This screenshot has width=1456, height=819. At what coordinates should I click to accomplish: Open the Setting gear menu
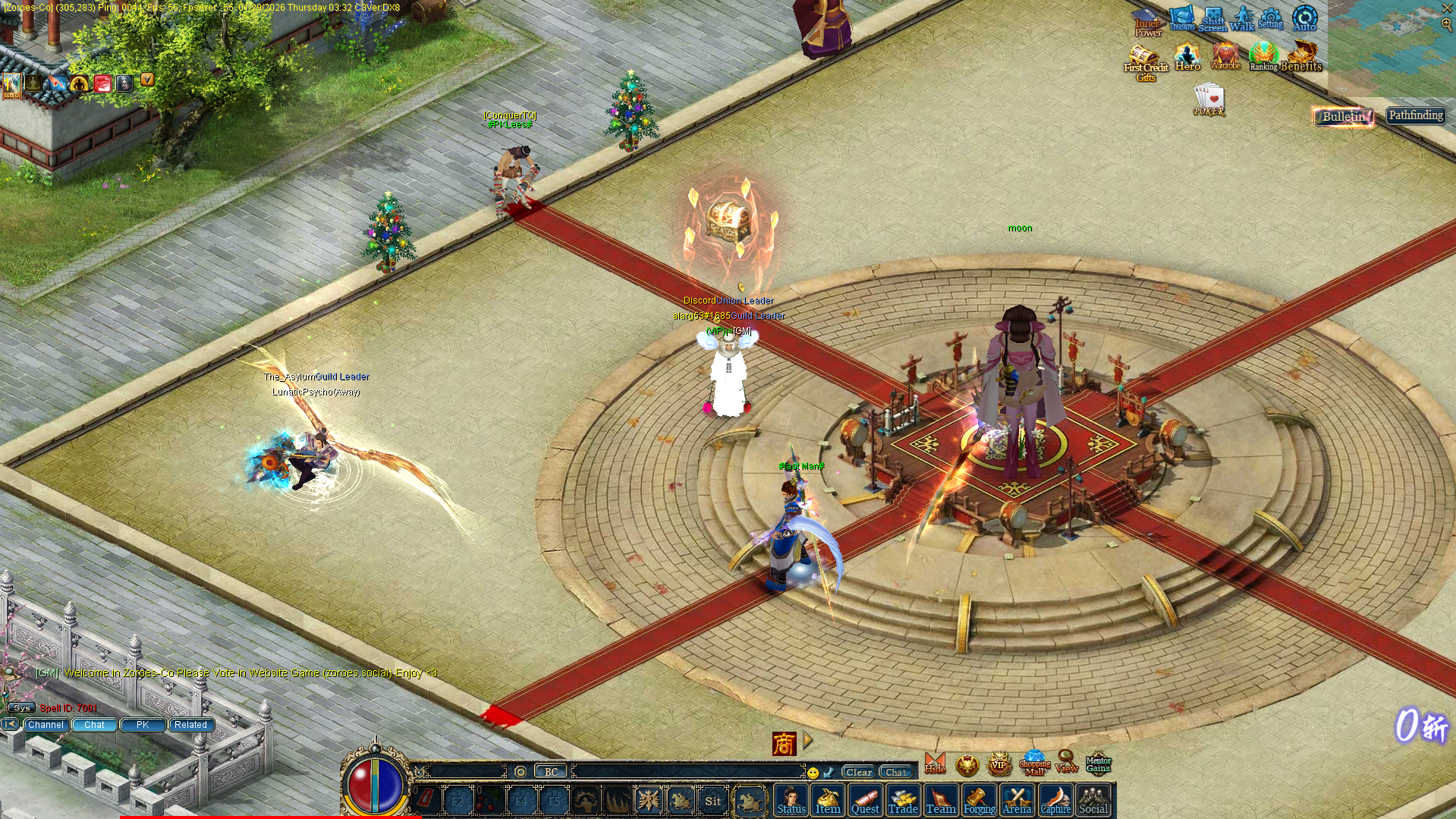click(1271, 18)
